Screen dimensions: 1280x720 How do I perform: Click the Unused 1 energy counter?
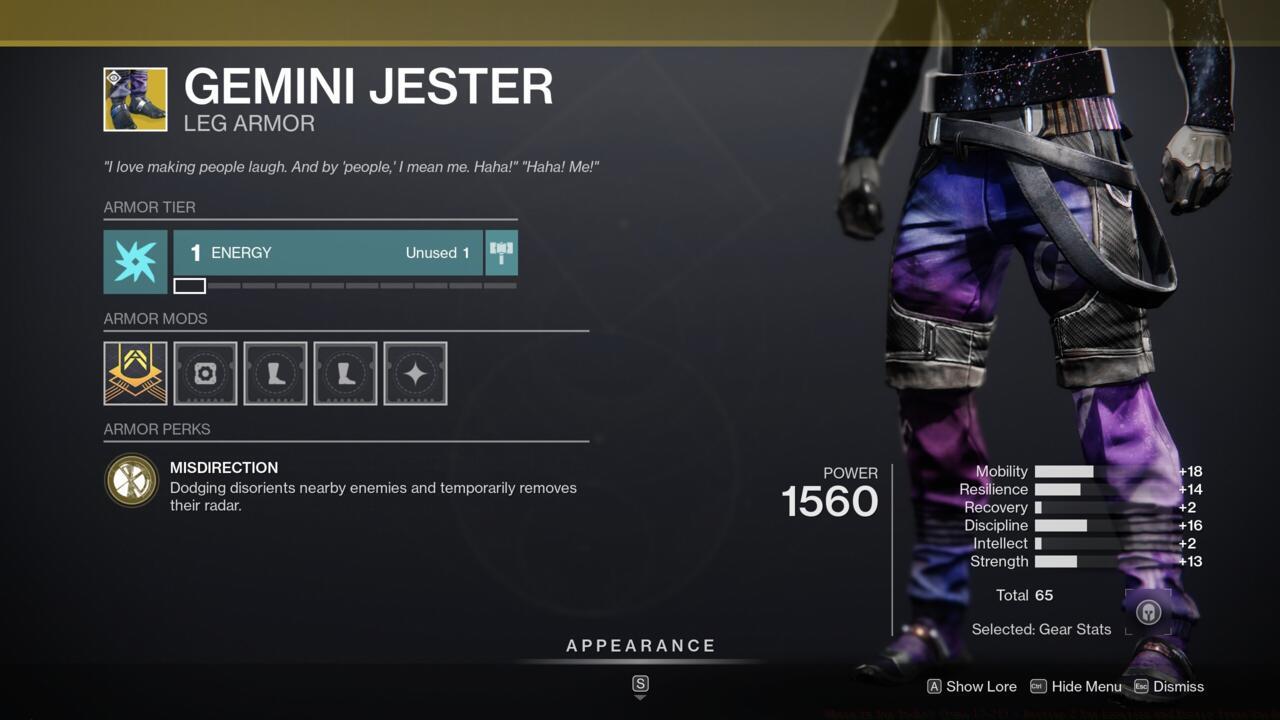pyautogui.click(x=437, y=253)
